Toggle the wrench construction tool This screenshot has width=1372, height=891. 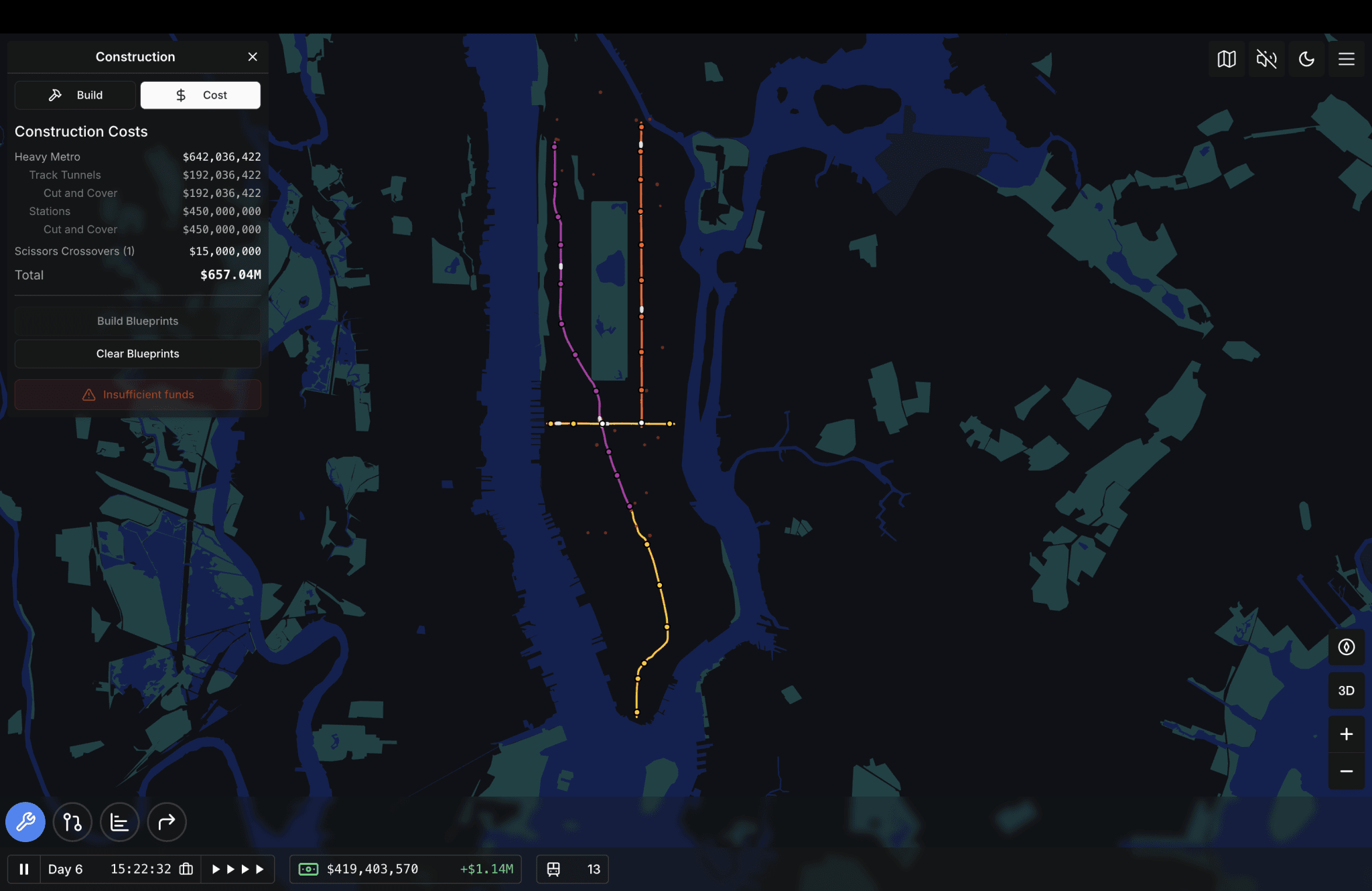click(25, 822)
